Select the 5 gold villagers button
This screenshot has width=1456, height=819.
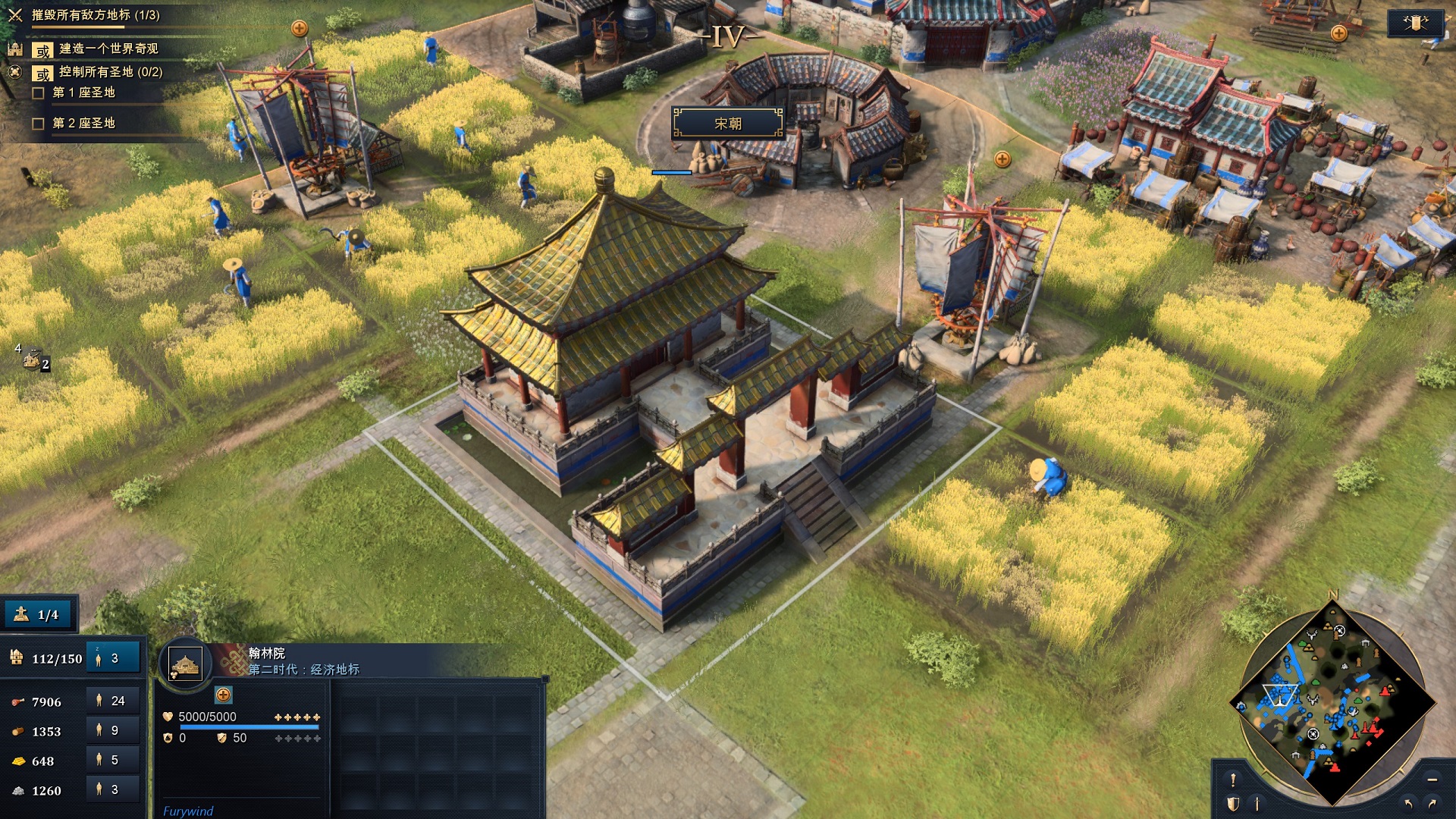click(113, 760)
